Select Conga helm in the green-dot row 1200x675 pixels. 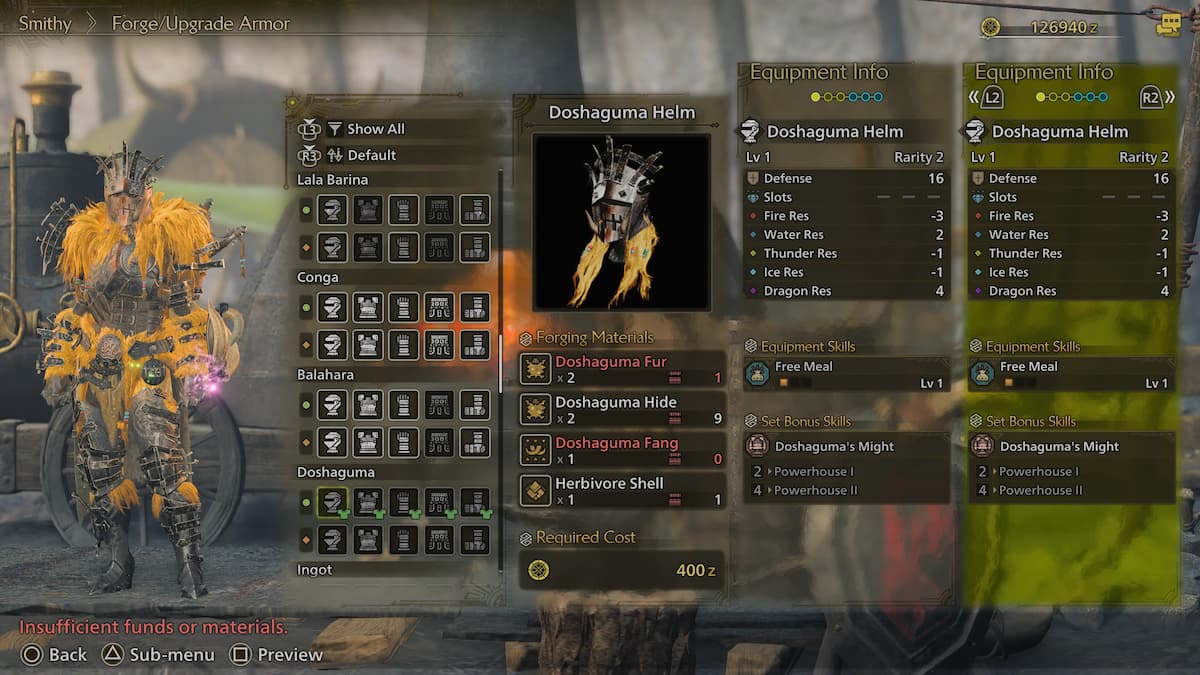pos(334,307)
